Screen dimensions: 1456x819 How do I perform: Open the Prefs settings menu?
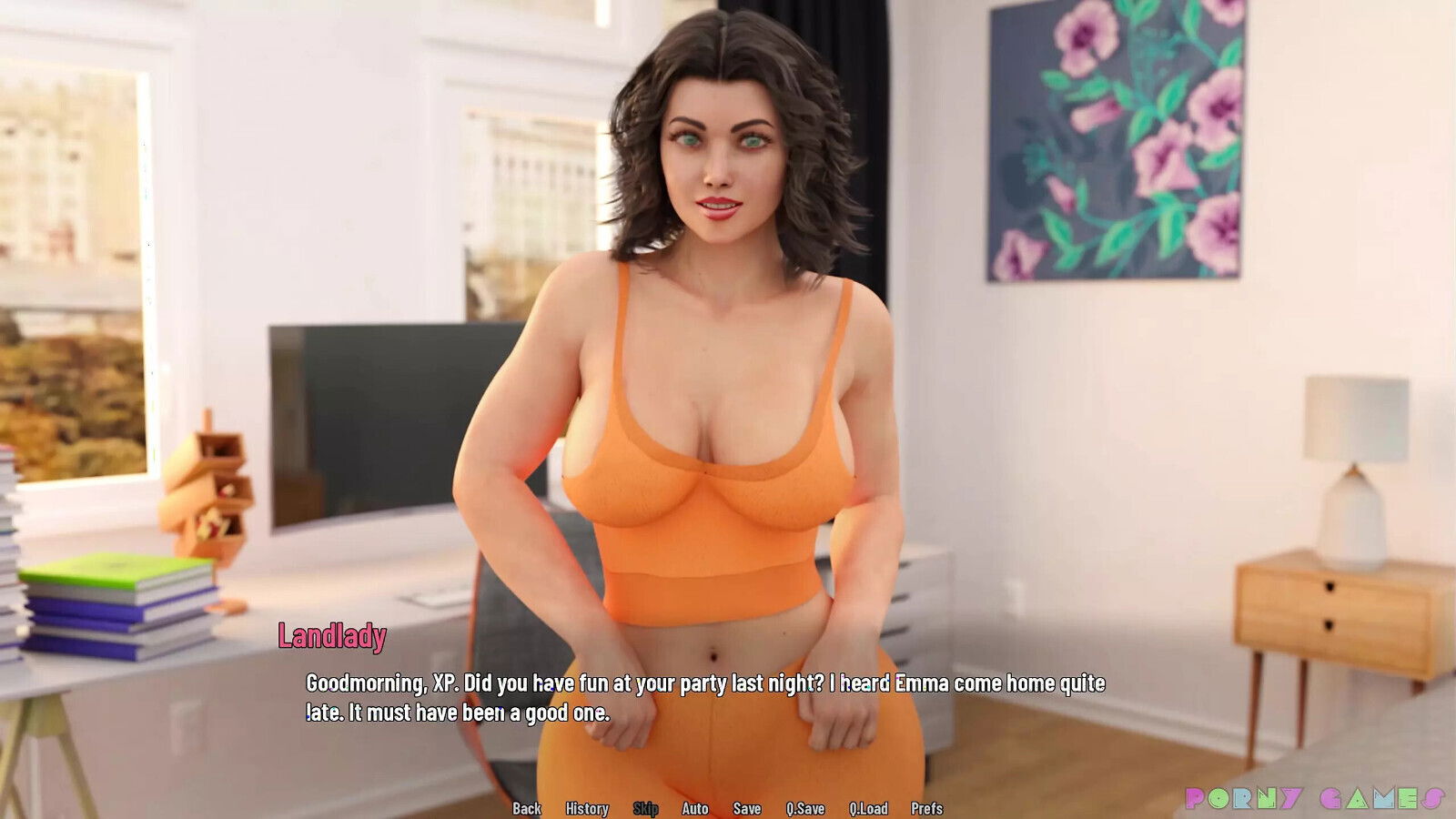[926, 808]
